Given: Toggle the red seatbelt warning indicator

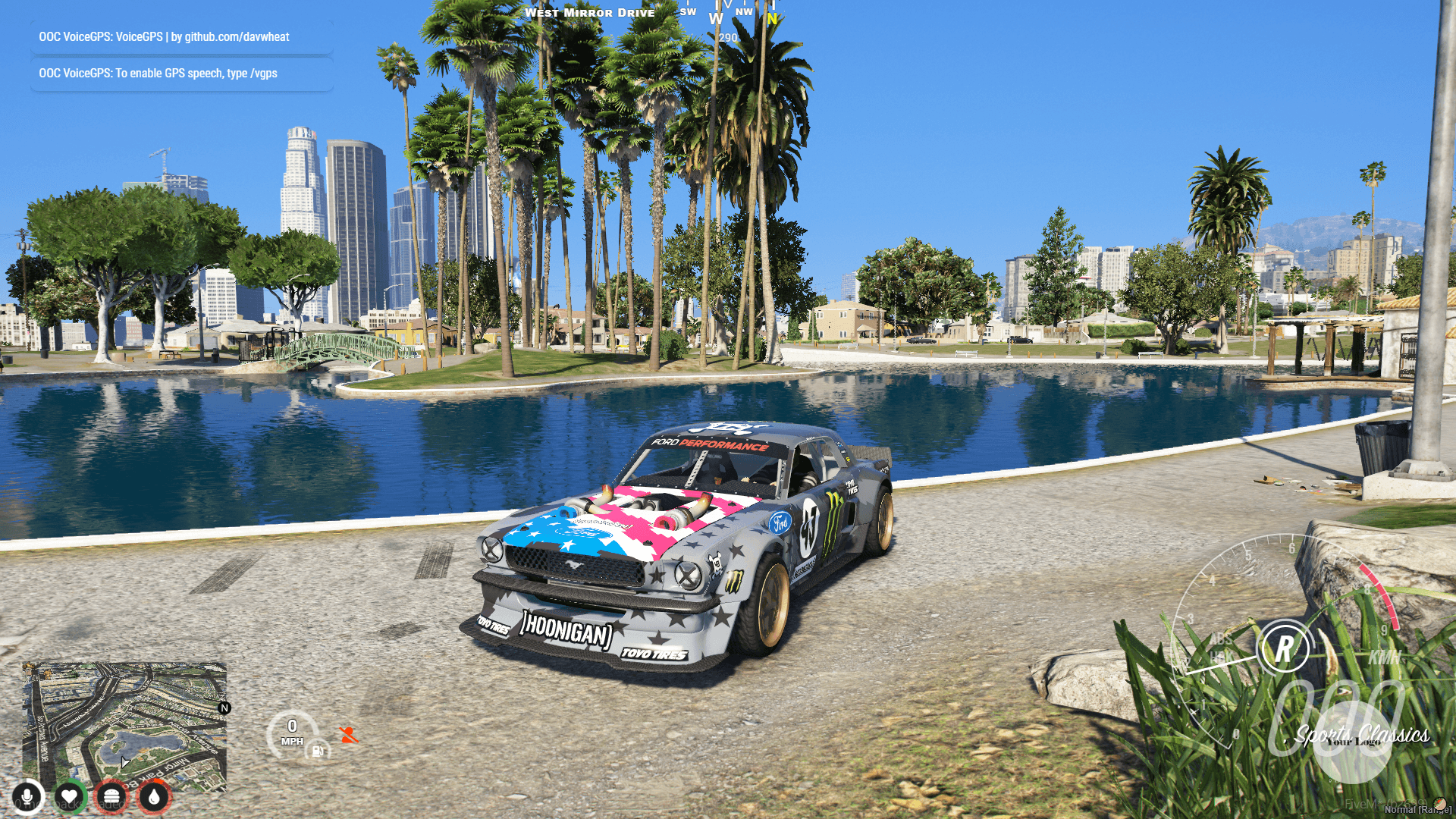Looking at the screenshot, I should tap(347, 736).
